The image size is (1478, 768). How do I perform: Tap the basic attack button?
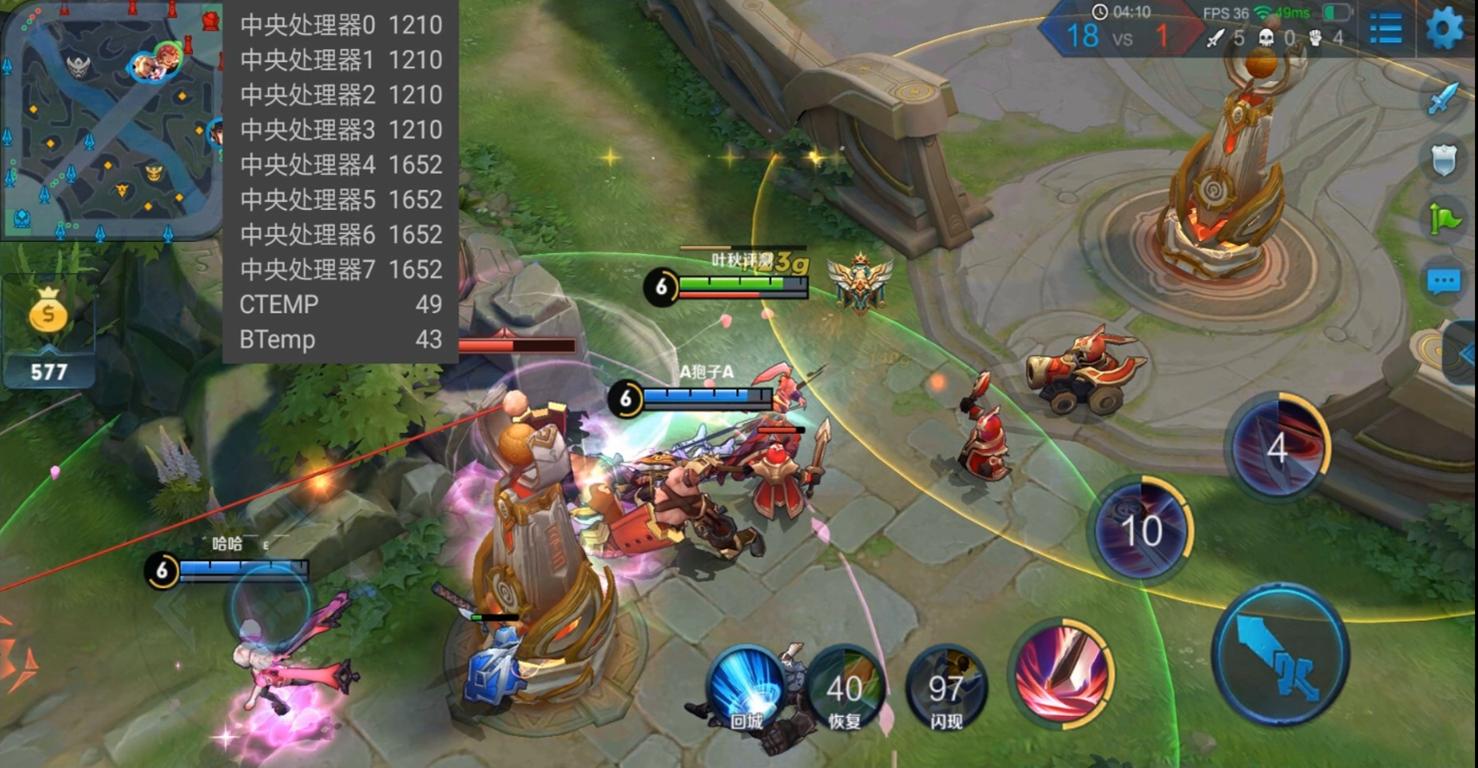(1279, 654)
